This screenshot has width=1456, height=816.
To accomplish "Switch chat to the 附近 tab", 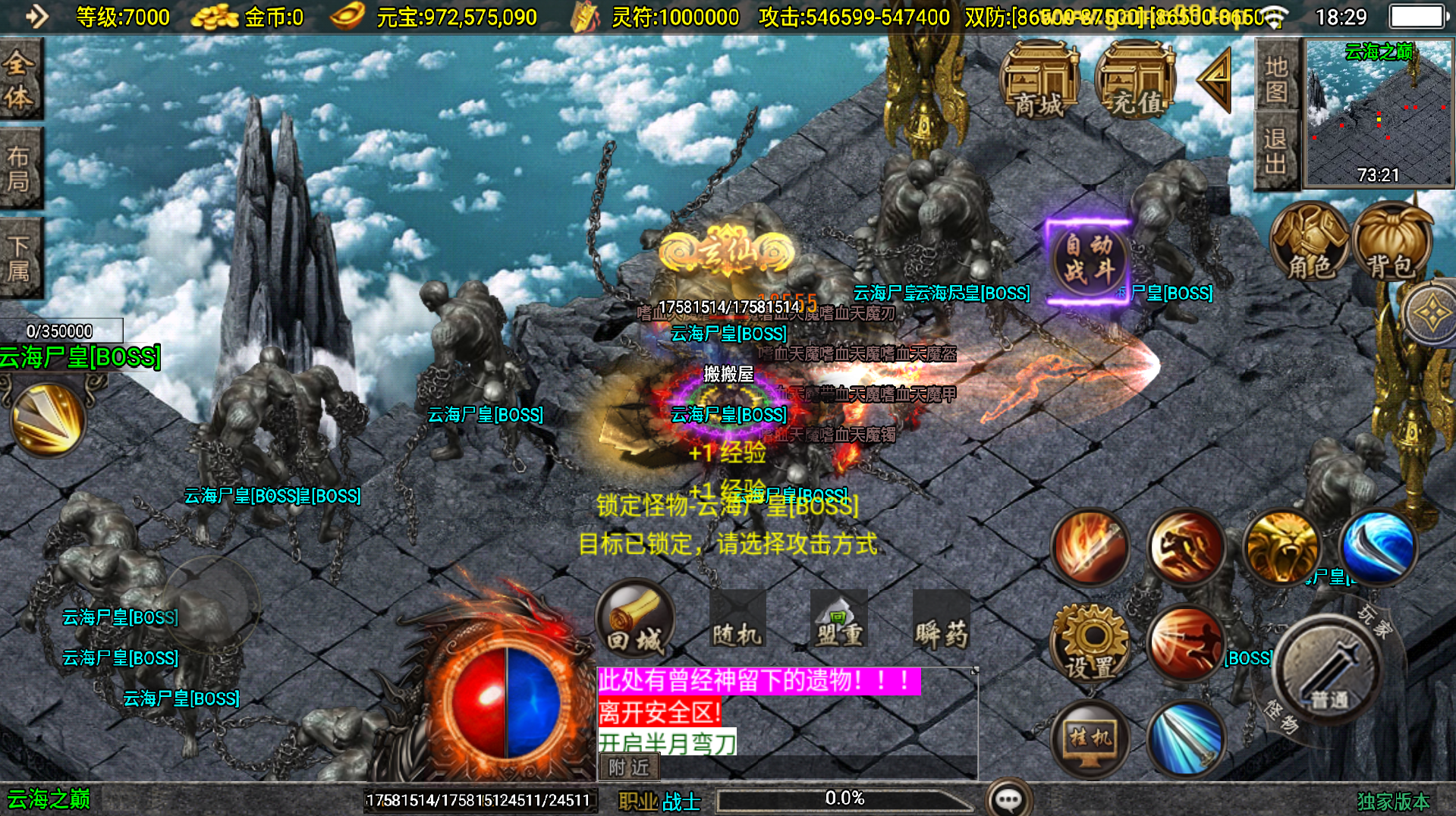I will (x=629, y=767).
